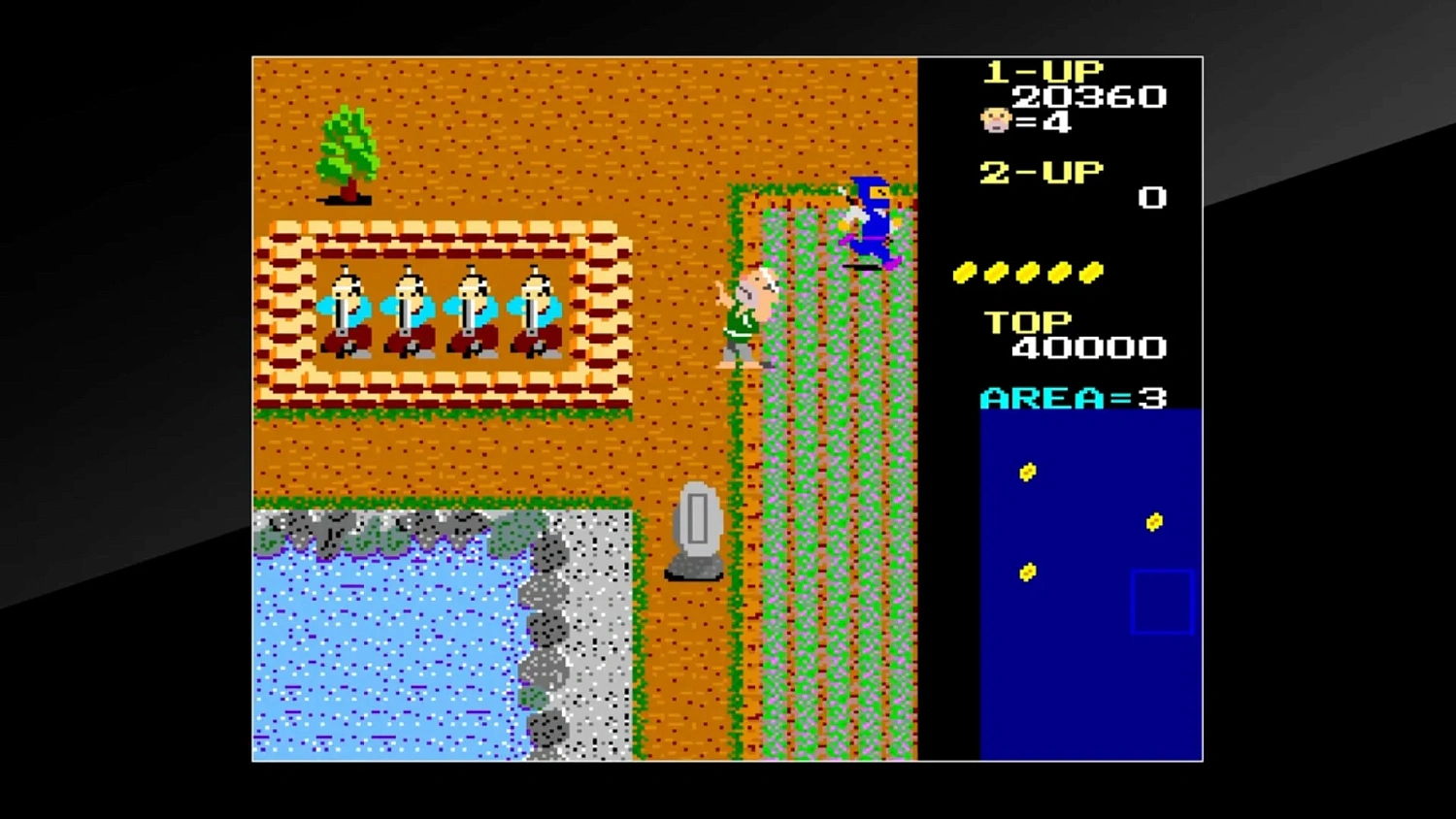Click the coin on the minimap right edge

[x=1154, y=522]
